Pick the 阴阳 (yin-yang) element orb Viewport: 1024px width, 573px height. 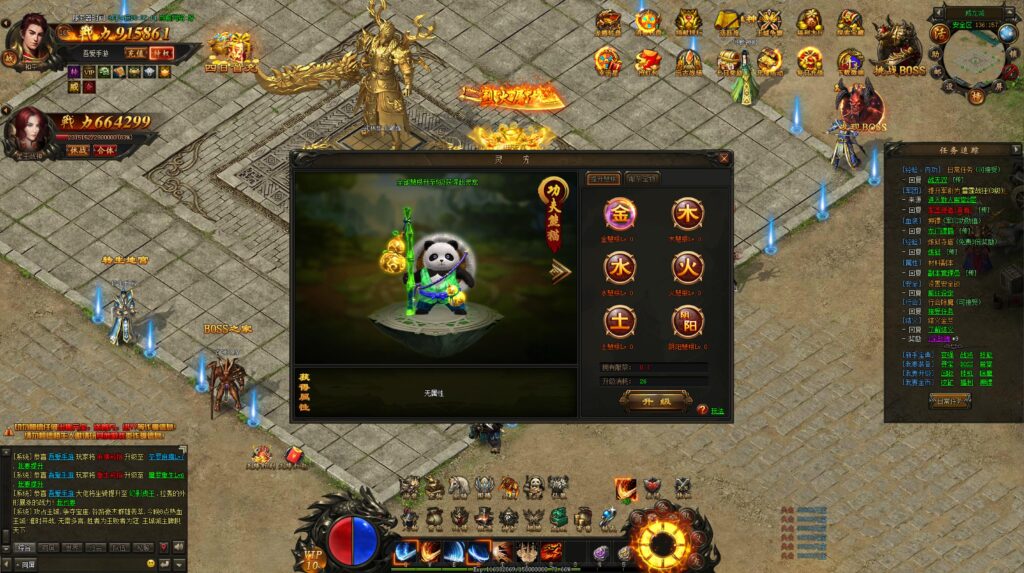(x=687, y=321)
